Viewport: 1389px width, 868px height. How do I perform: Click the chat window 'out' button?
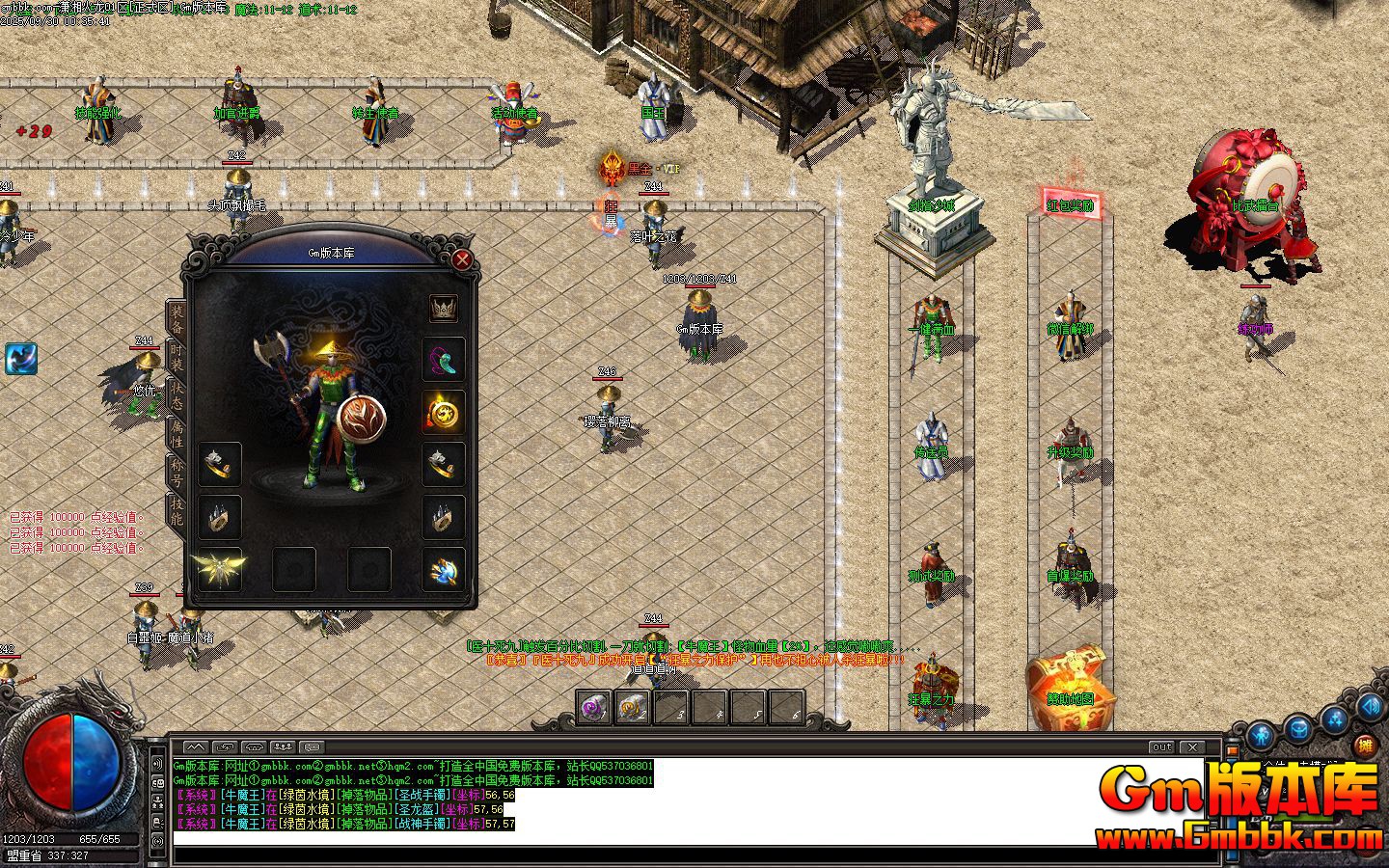1161,747
